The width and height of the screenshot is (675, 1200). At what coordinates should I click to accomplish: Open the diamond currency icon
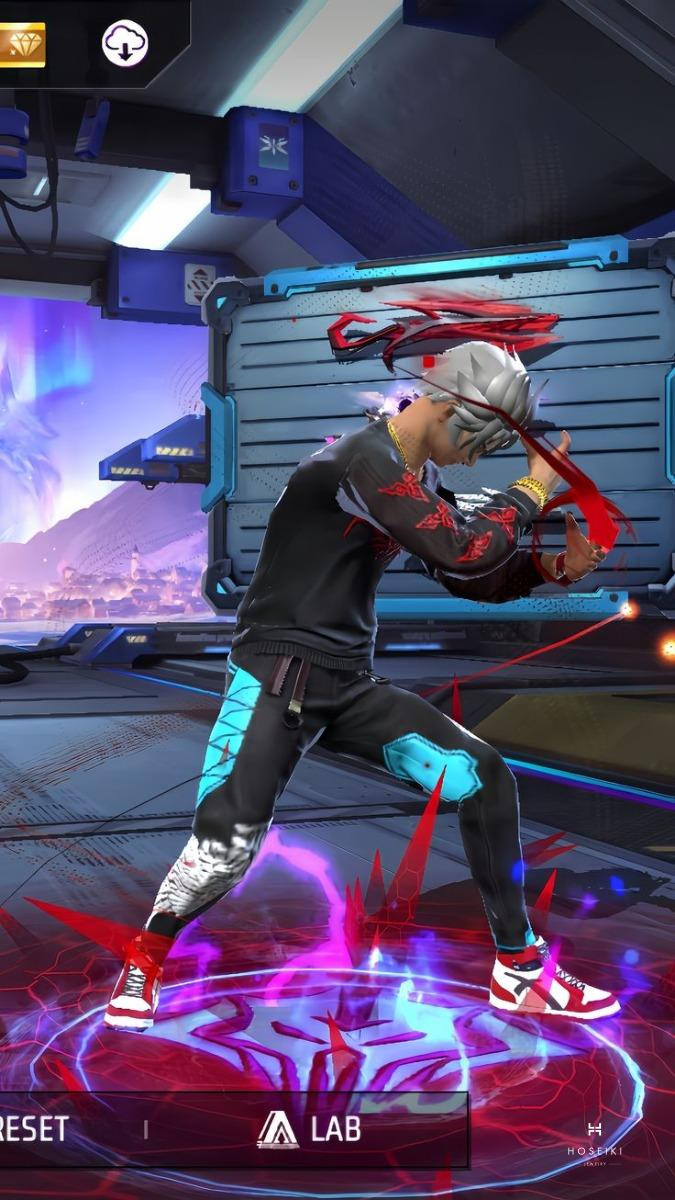pyautogui.click(x=21, y=44)
